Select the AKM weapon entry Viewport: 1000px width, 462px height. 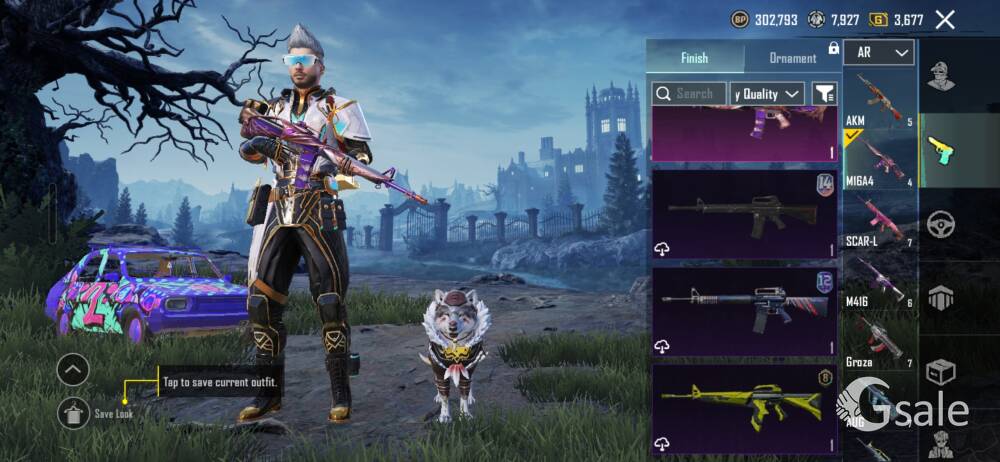pos(879,99)
